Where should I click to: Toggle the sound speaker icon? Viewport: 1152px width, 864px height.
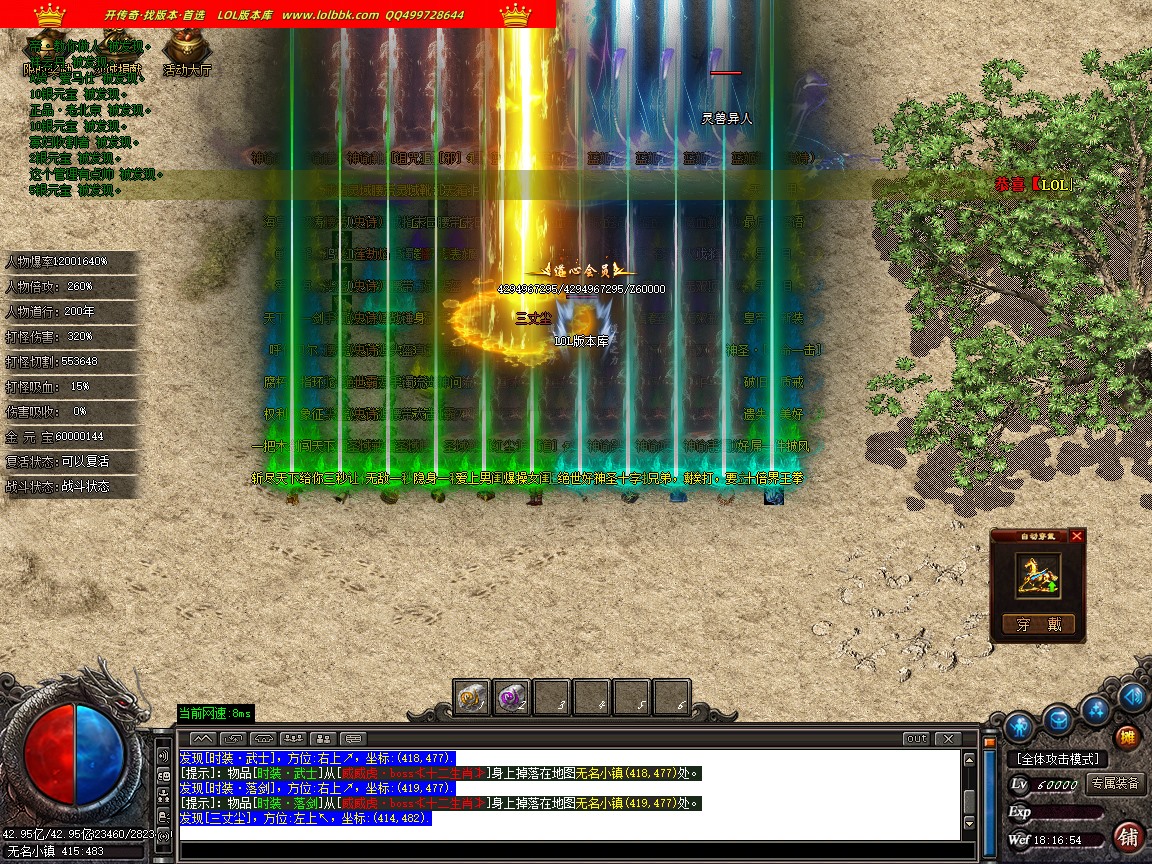[1132, 696]
